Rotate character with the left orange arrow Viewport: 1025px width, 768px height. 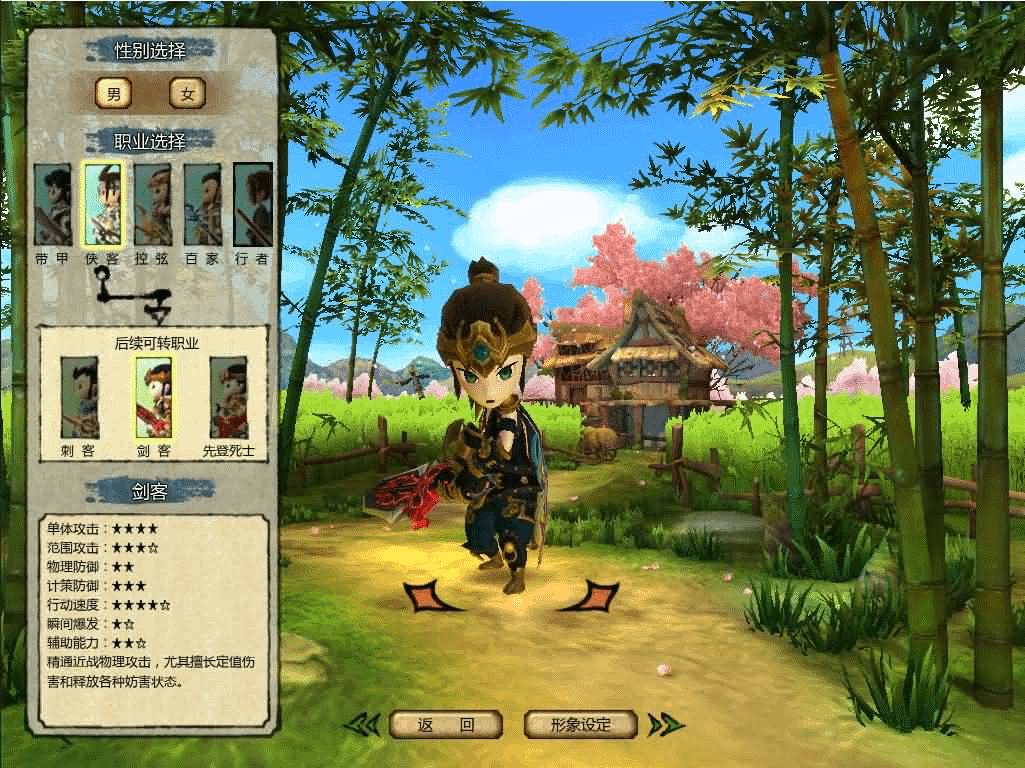point(431,596)
